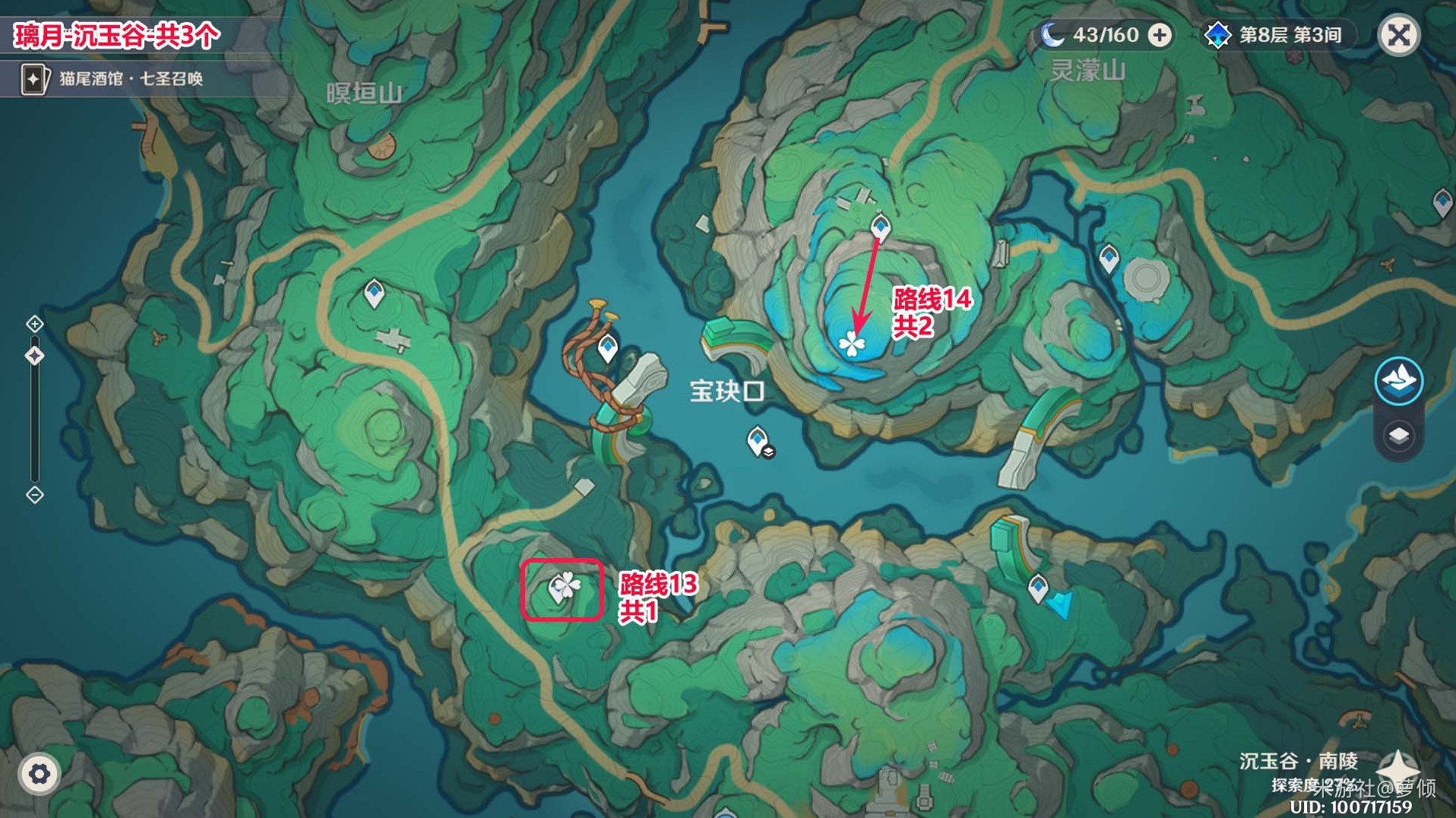Add Original Resin with the plus button
This screenshot has height=818, width=1456.
tap(1160, 35)
